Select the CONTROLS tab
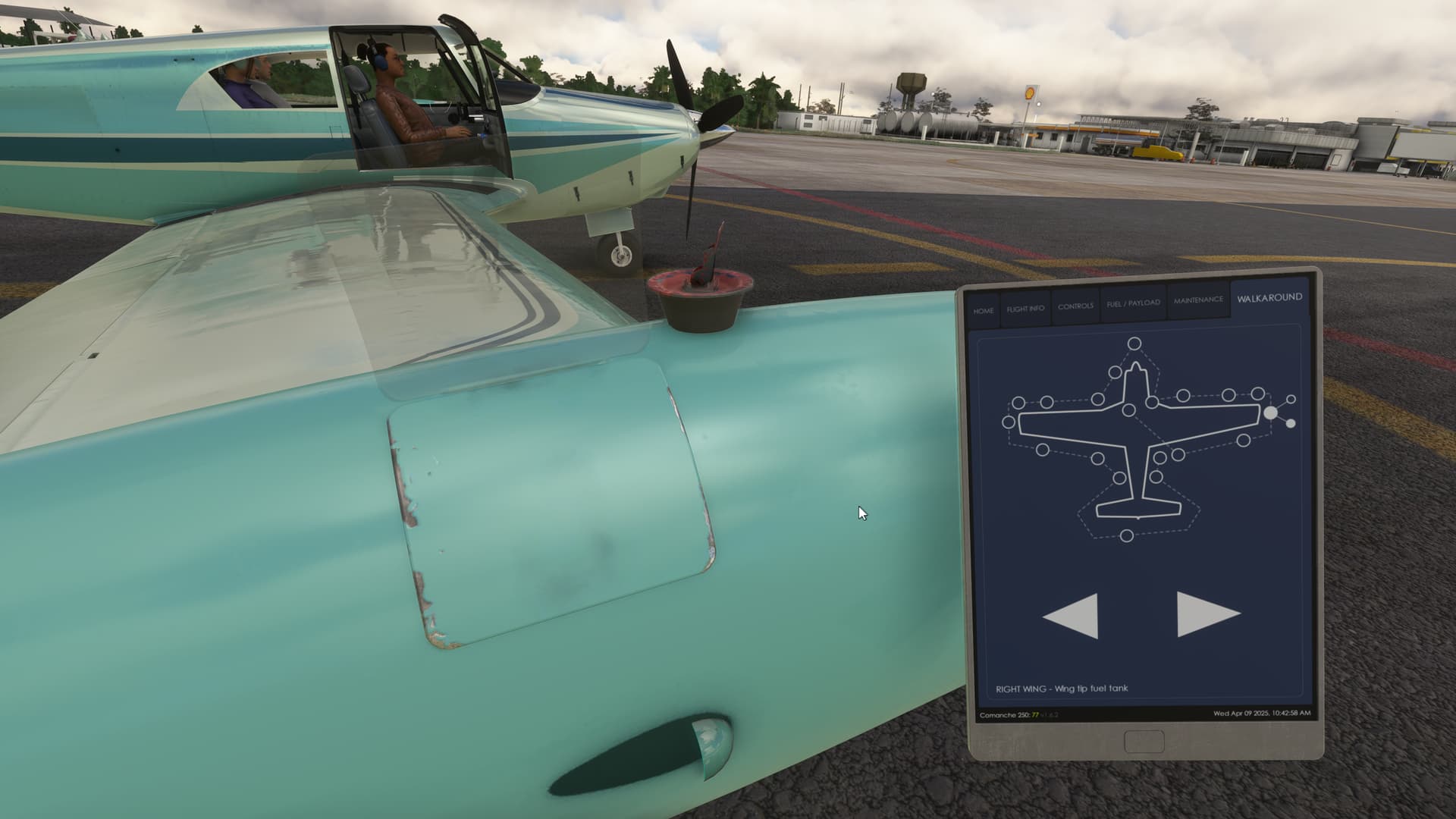Screen dimensions: 1456x819 1077,307
